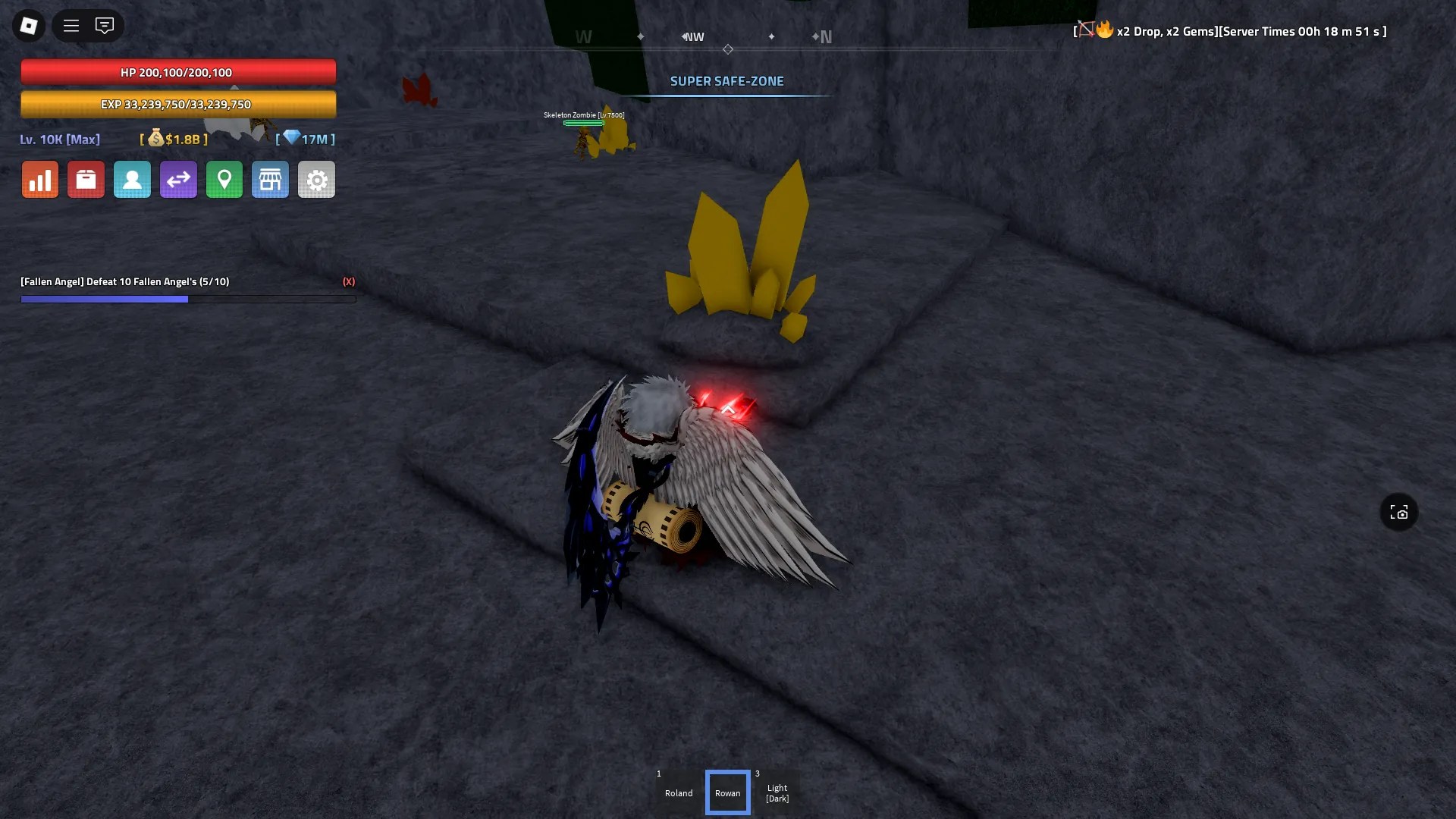Viewport: 1456px width, 819px height.
Task: Click the Fallen Angel quest progress bar
Action: click(x=188, y=299)
